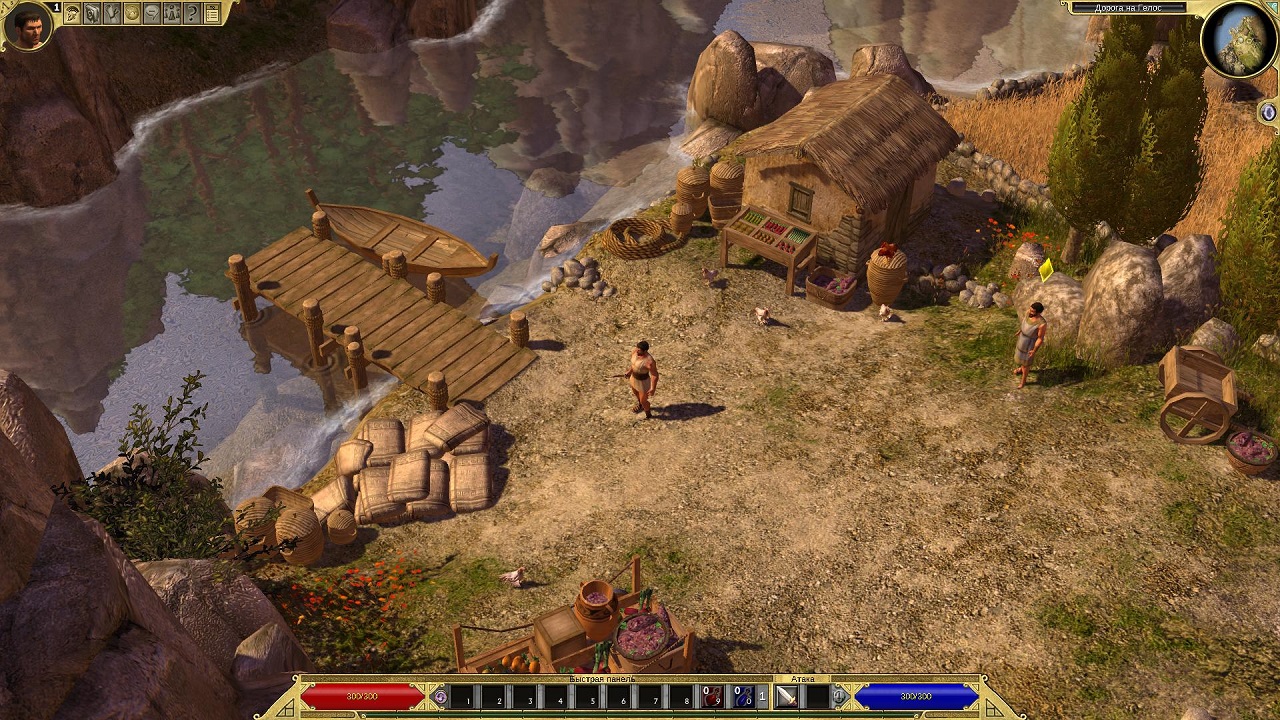Use the red health potion slot

(711, 696)
